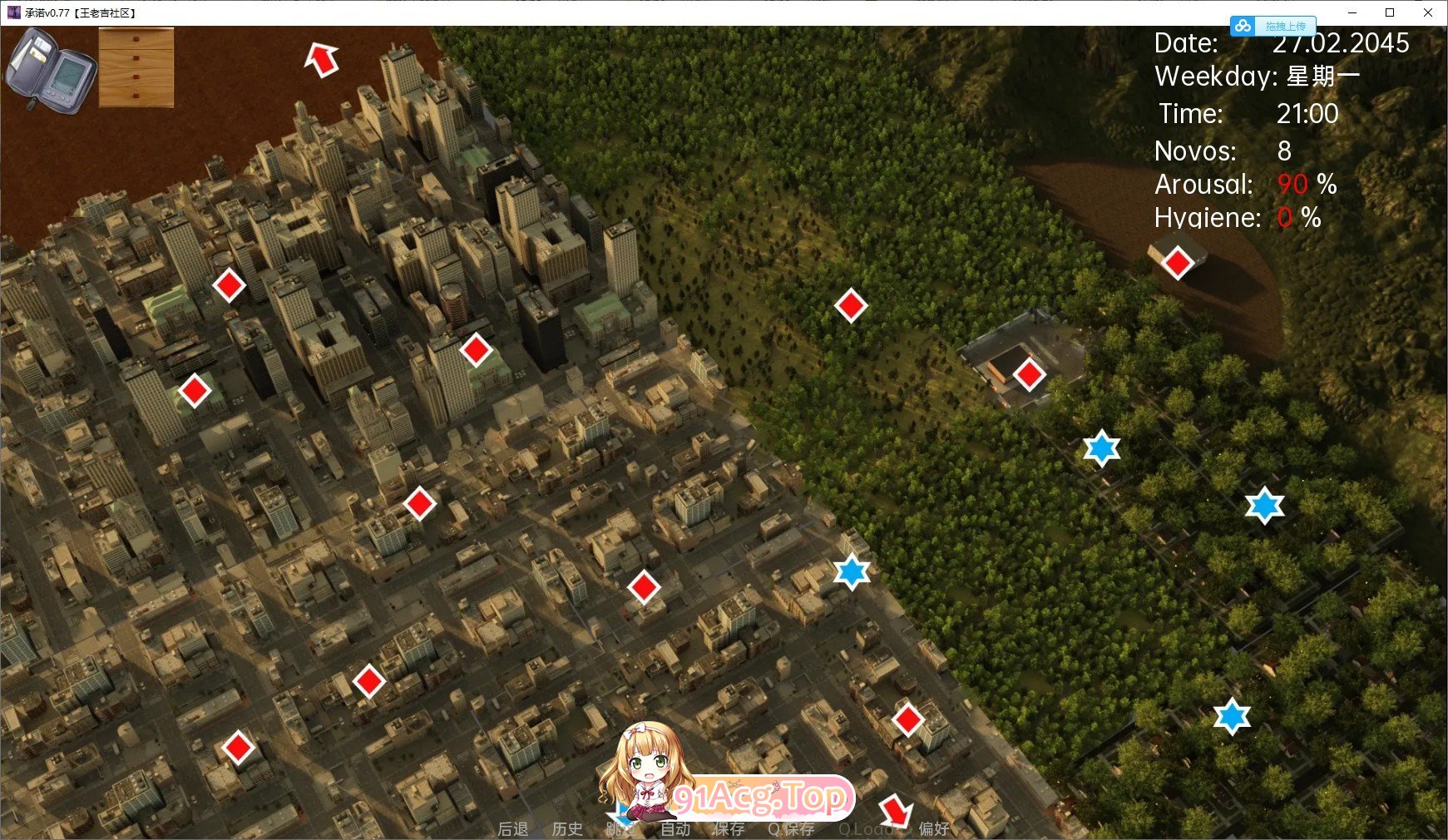Enable 自动 auto-play mode
The image size is (1448, 840).
pos(675,828)
